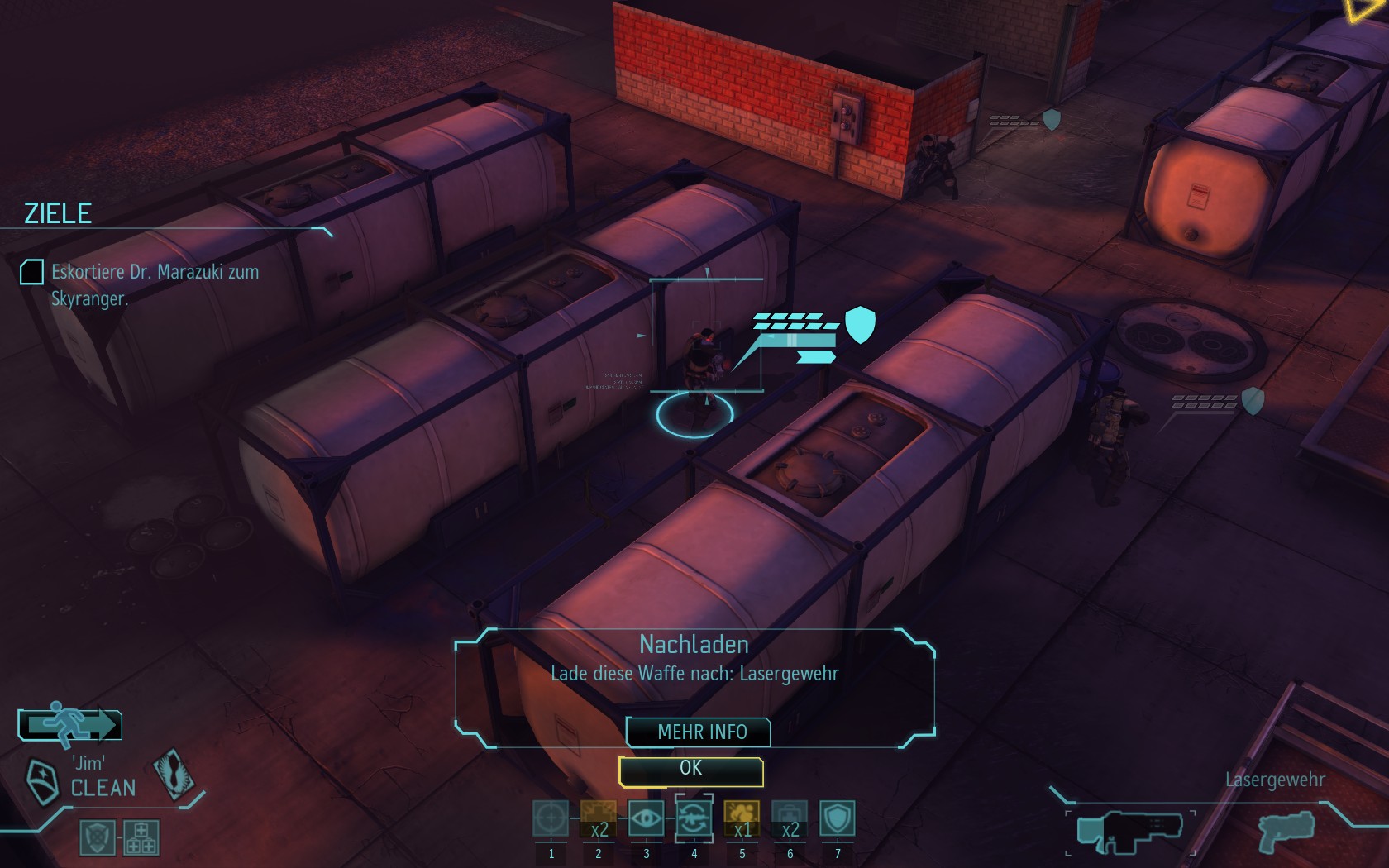Screen dimensions: 1389x868
Task: Click the winged support class emblem
Action: click(173, 774)
